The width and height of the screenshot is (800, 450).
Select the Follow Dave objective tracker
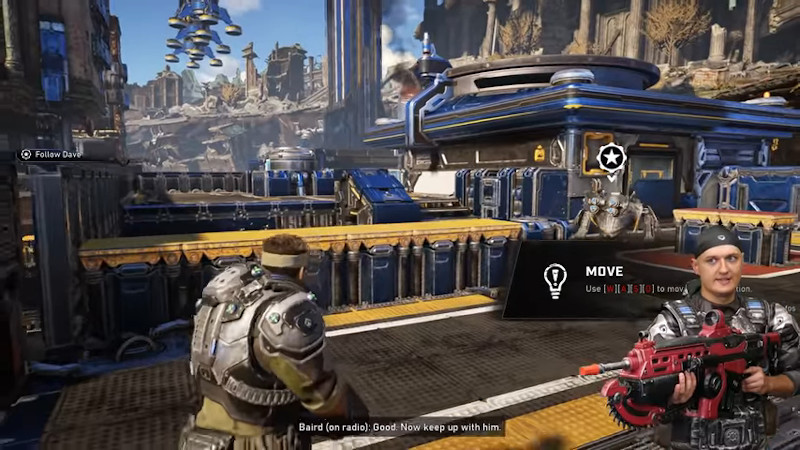pos(54,154)
